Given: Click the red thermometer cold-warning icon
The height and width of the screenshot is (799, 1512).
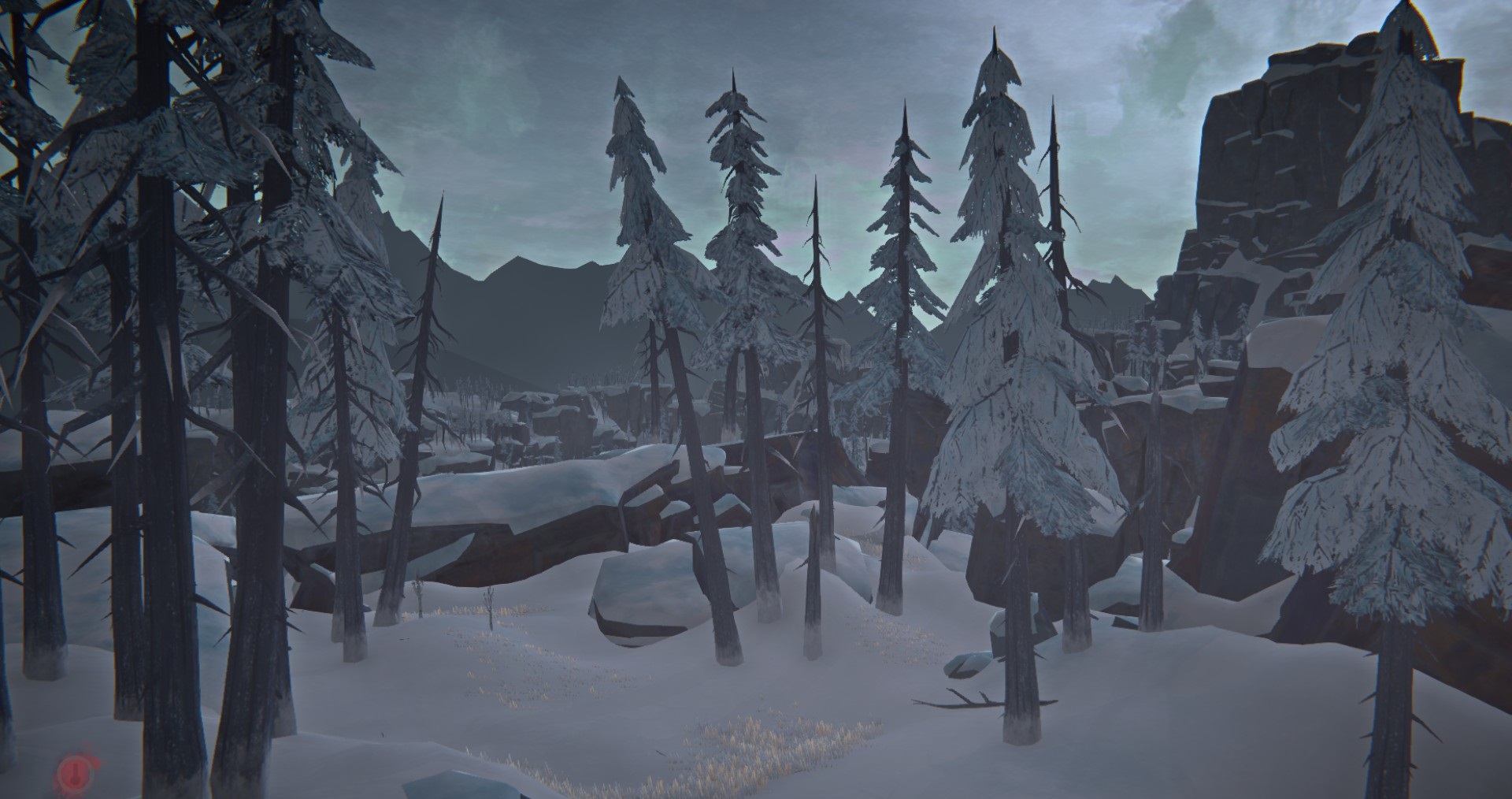Looking at the screenshot, I should tap(73, 767).
